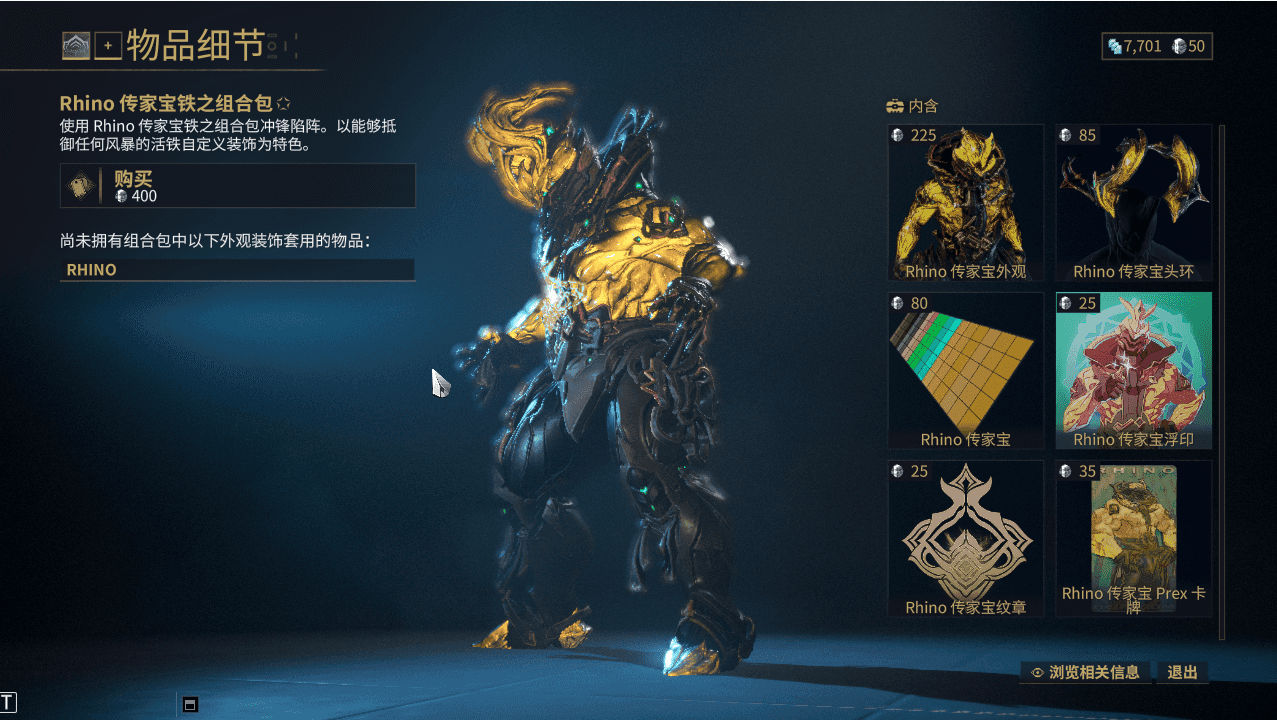Pick the Rhino 传家宝纹章 sigil tile

point(965,538)
